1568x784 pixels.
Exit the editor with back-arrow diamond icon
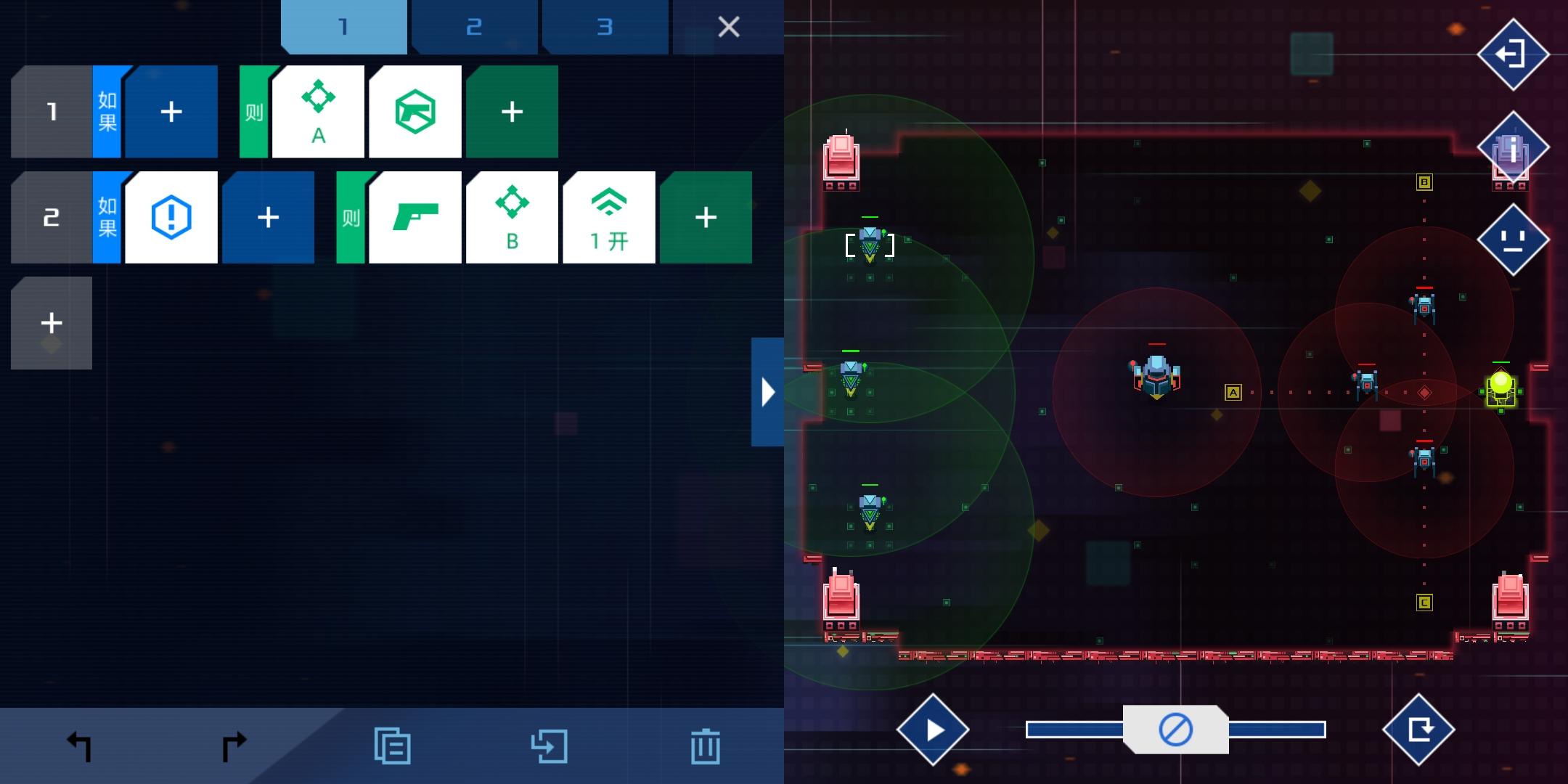(1512, 54)
